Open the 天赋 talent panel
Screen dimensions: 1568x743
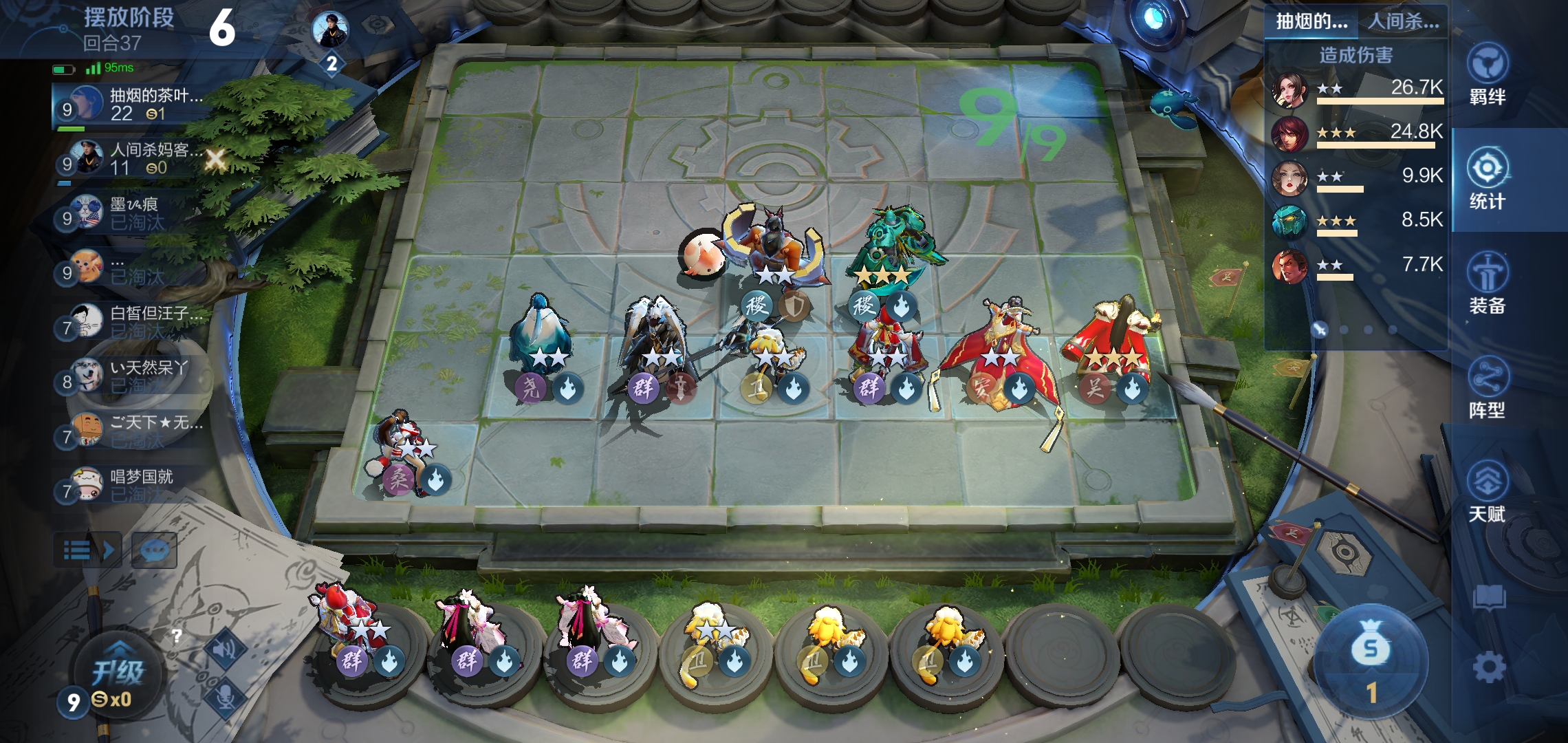[1487, 491]
